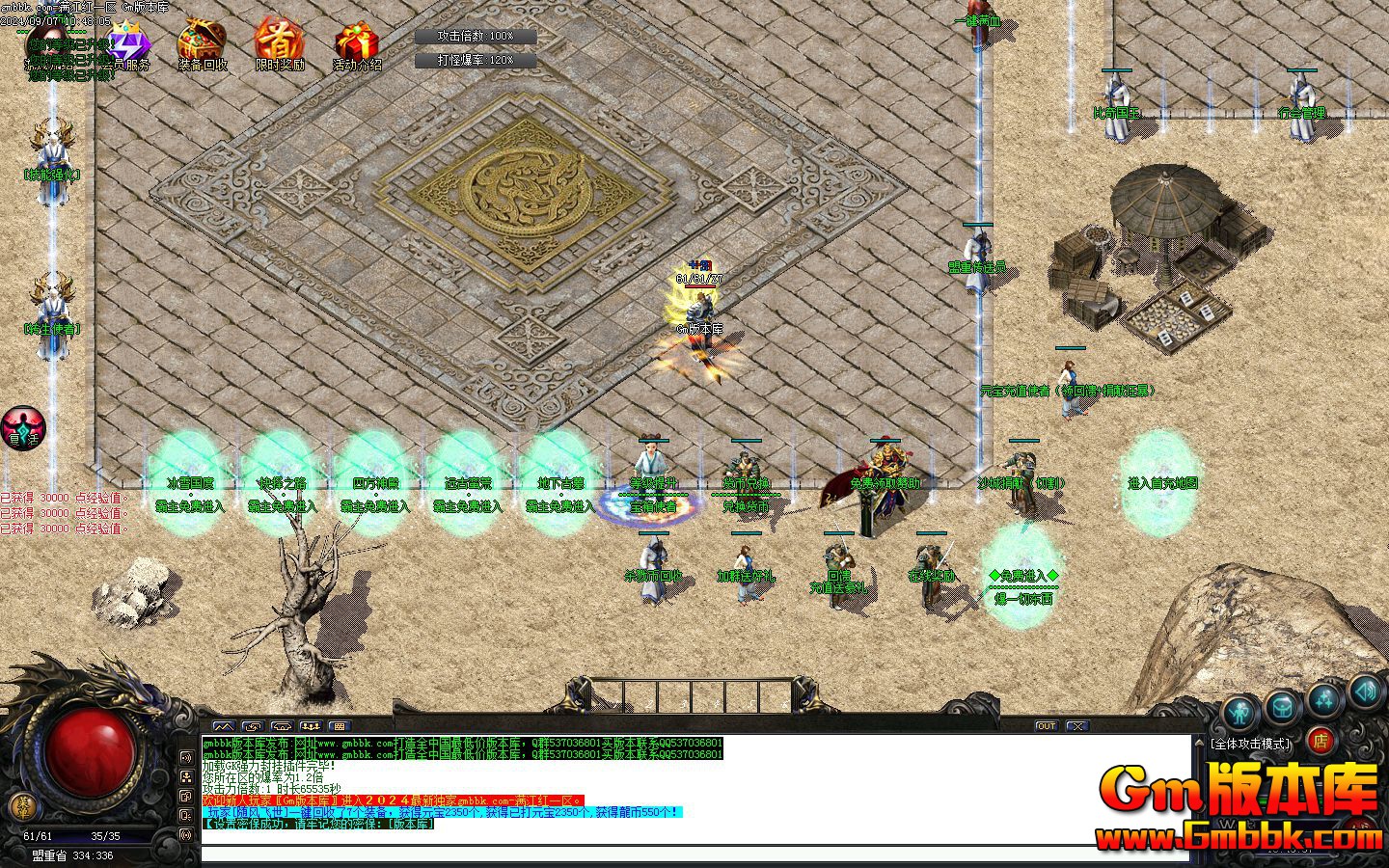Select the grid-pattern chat toolbar button
Image resolution: width=1389 pixels, height=868 pixels.
339,726
